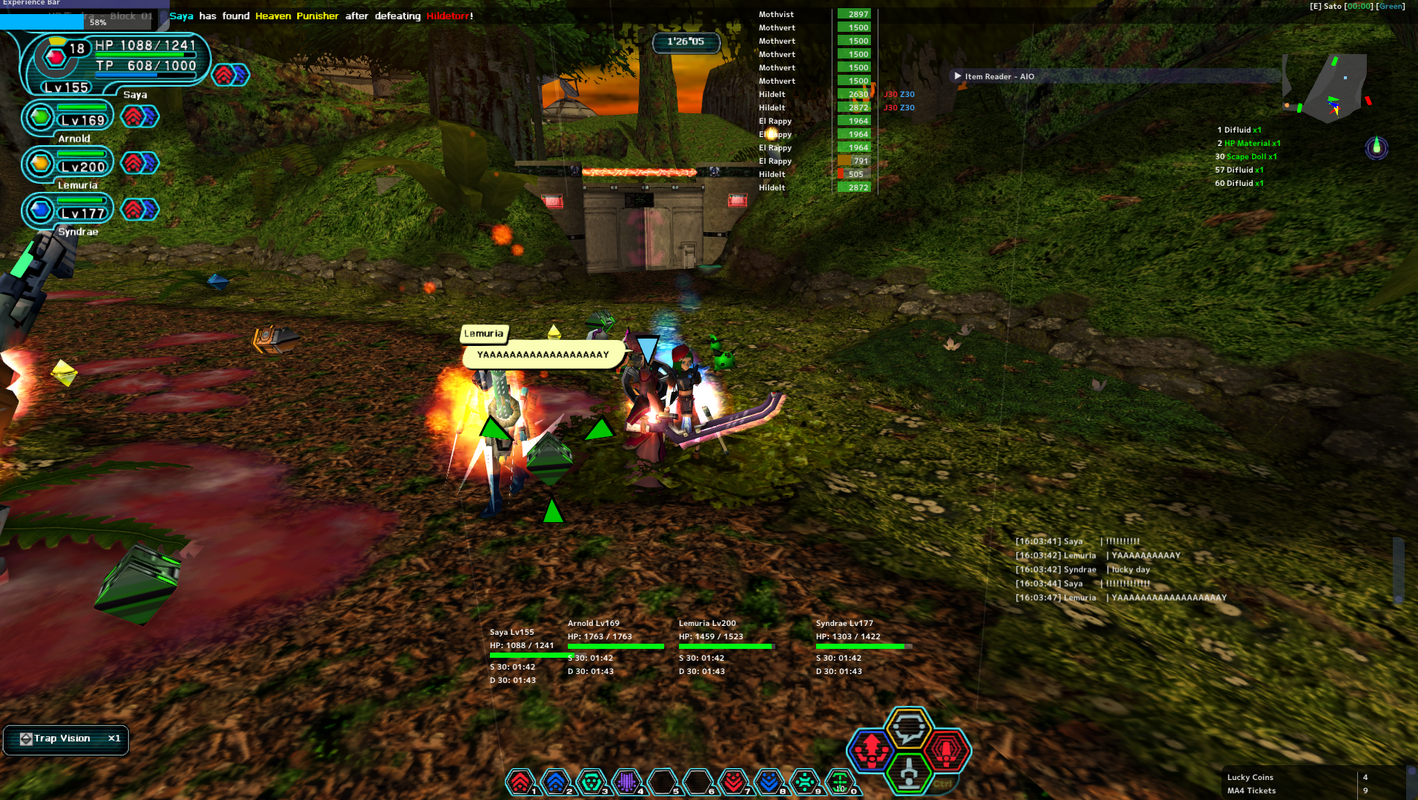
Task: Activate the red up-chevron technique in slot 1
Action: click(520, 781)
